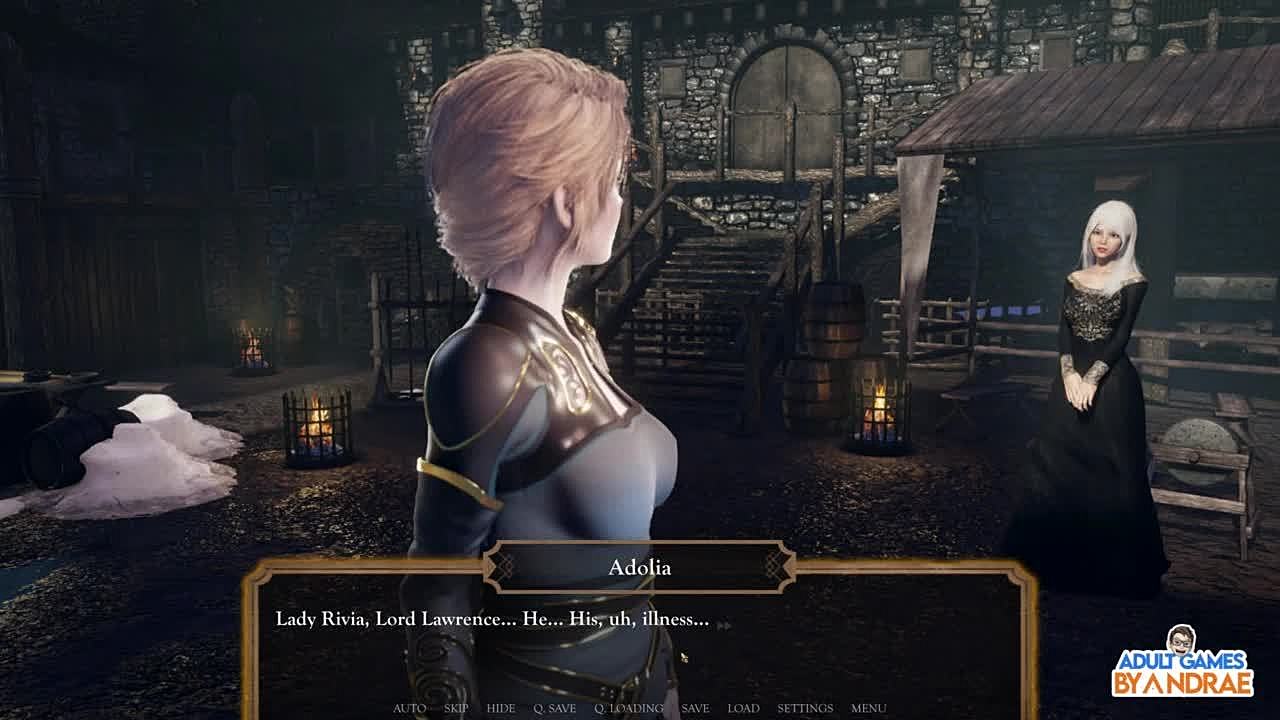Image resolution: width=1280 pixels, height=720 pixels.
Task: Enable Auto dialogue advance
Action: point(409,708)
